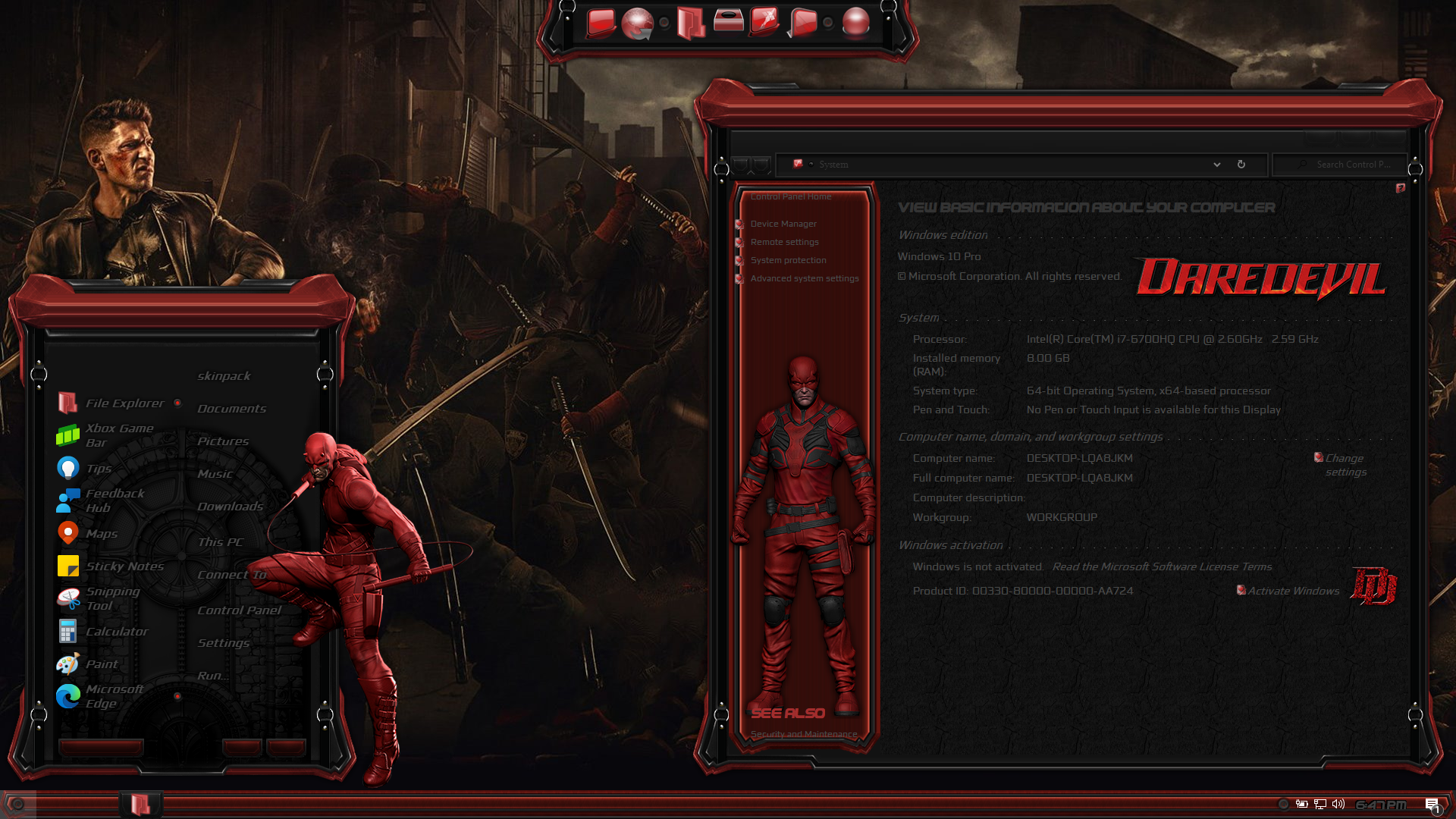Select Sticky Notes in the app list
This screenshot has height=819, width=1456.
[x=124, y=566]
